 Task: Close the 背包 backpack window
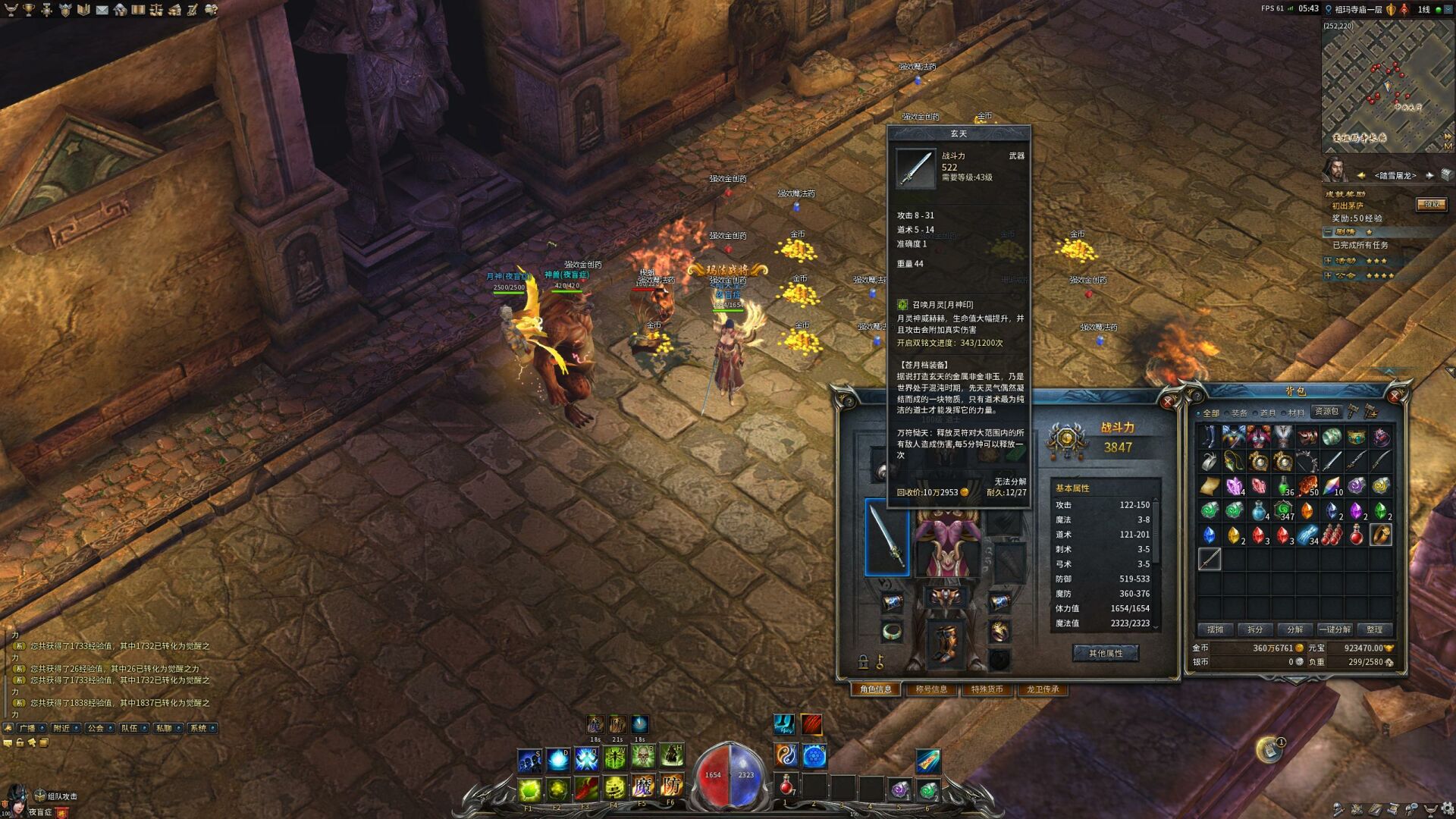point(1394,396)
